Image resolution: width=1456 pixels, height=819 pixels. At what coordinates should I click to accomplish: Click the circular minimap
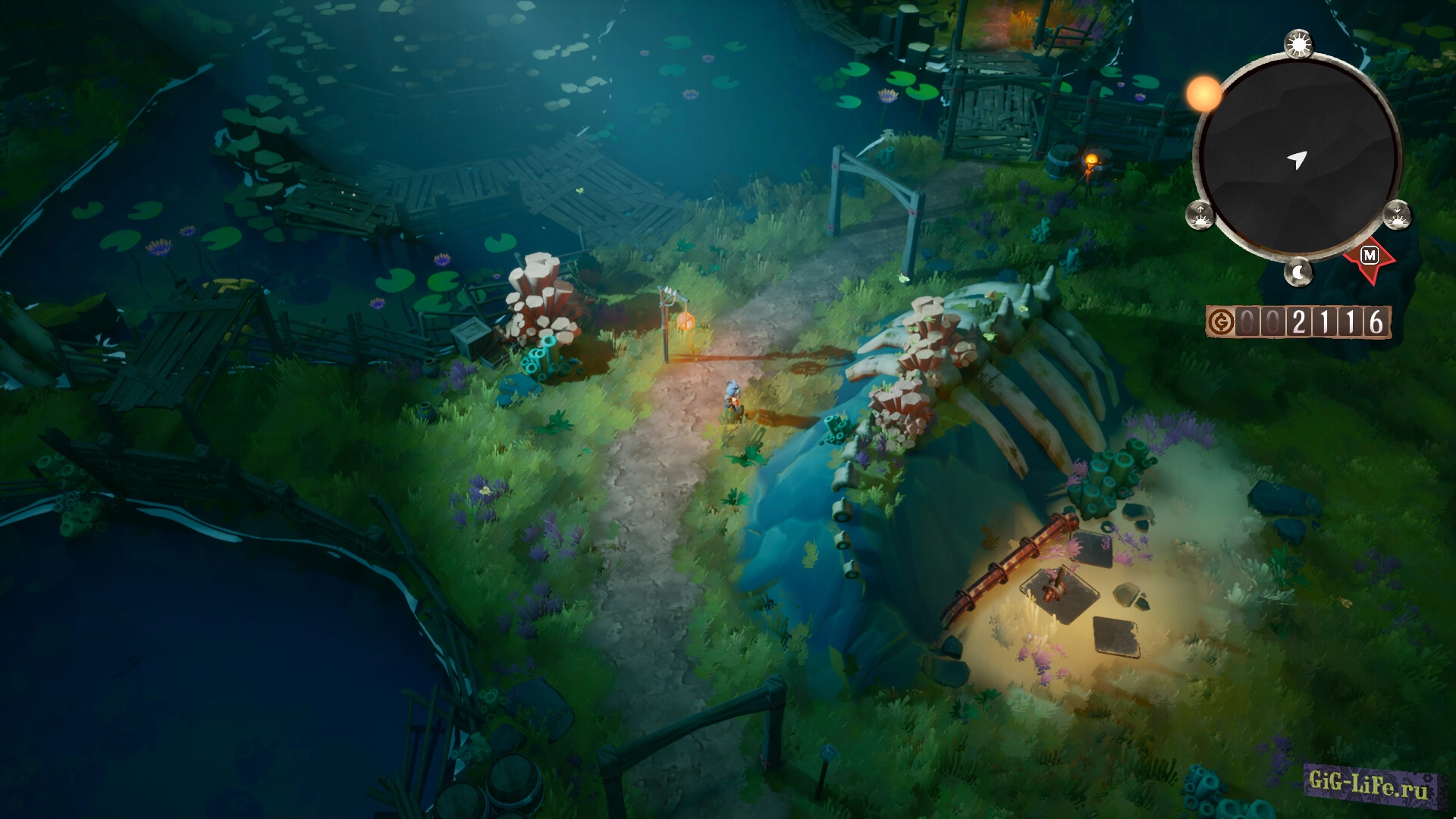point(1298,158)
